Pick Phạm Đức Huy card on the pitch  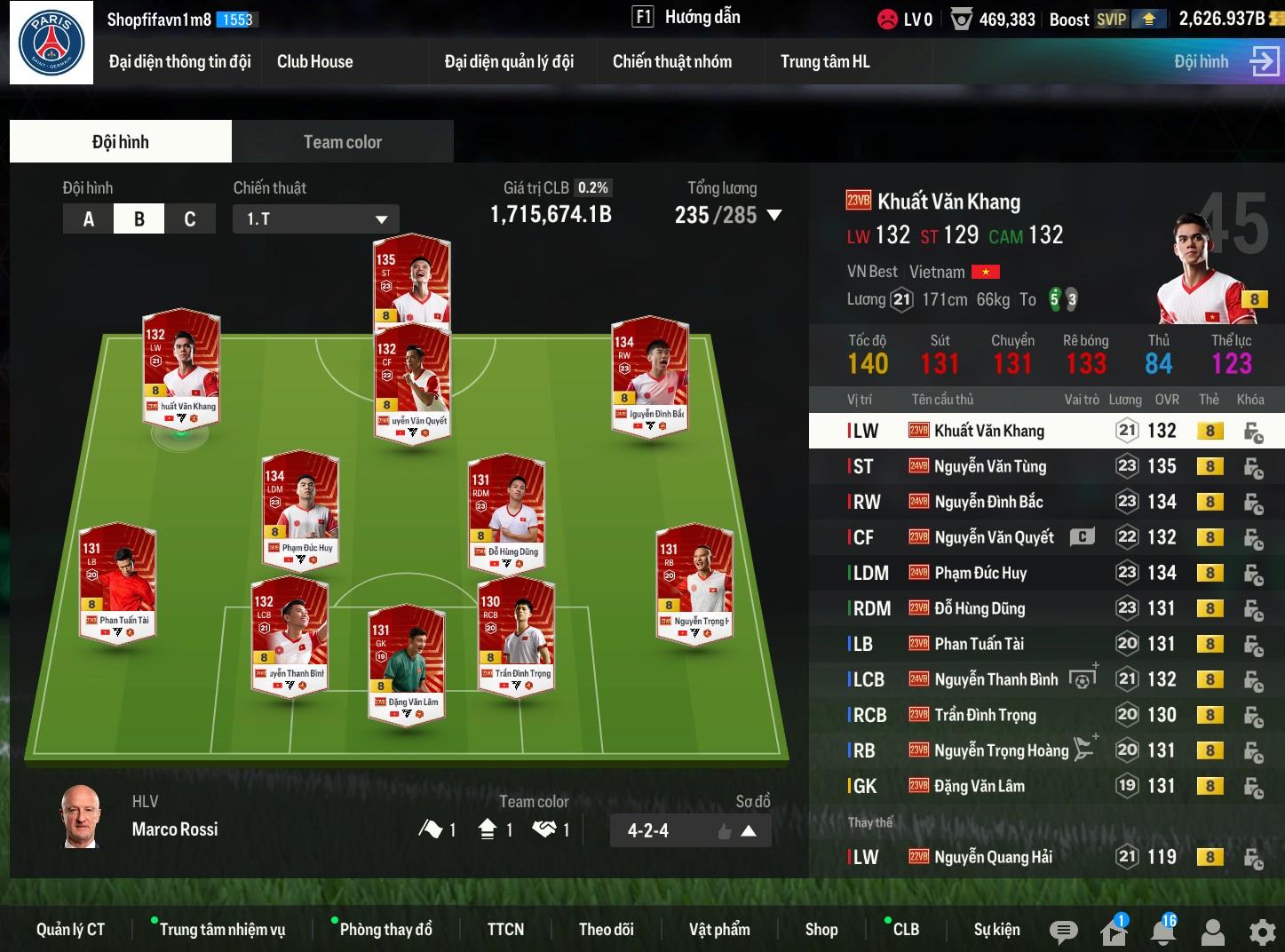tap(300, 506)
